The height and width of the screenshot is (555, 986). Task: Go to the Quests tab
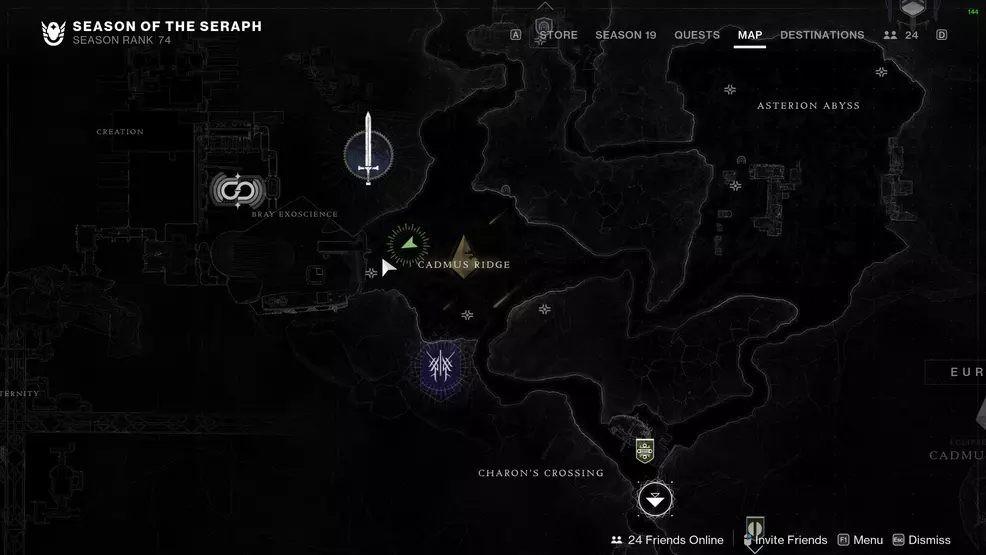click(x=696, y=35)
